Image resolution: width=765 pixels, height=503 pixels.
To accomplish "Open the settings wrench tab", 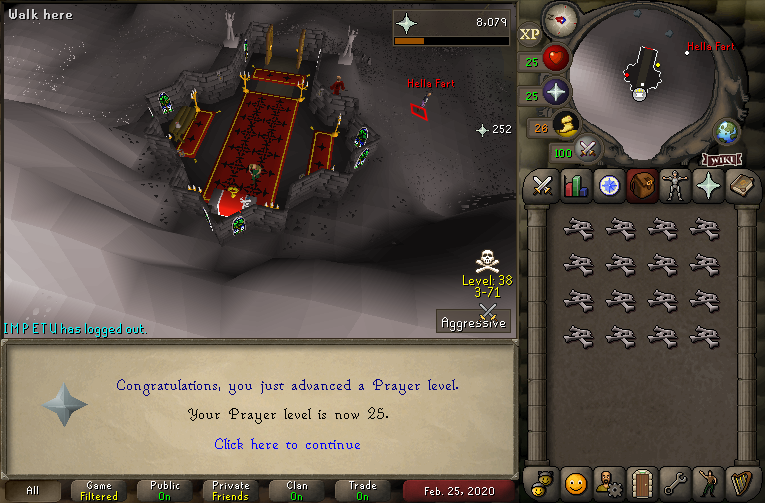I will point(674,481).
